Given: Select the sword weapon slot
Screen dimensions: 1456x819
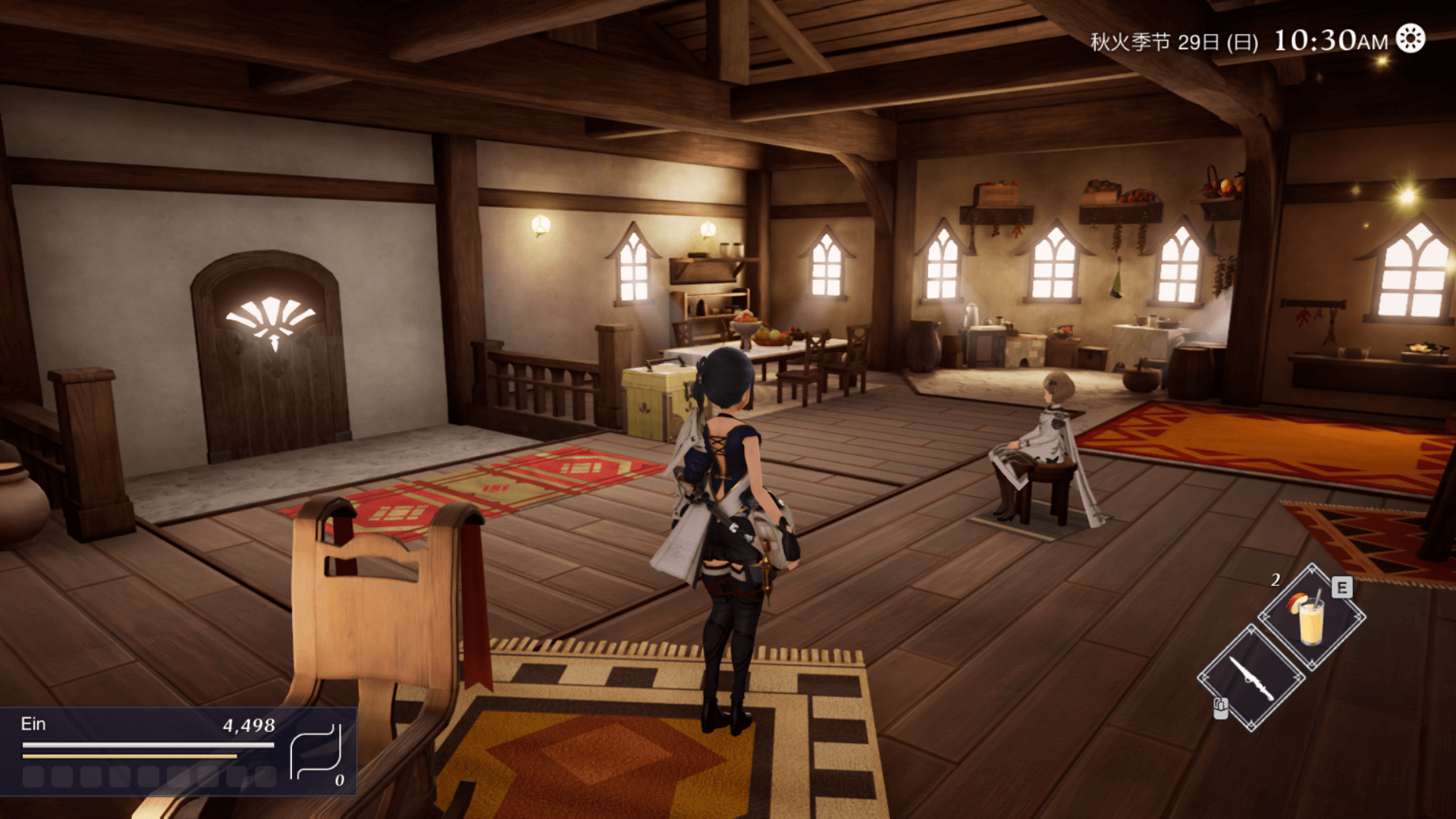Looking at the screenshot, I should click(1251, 677).
